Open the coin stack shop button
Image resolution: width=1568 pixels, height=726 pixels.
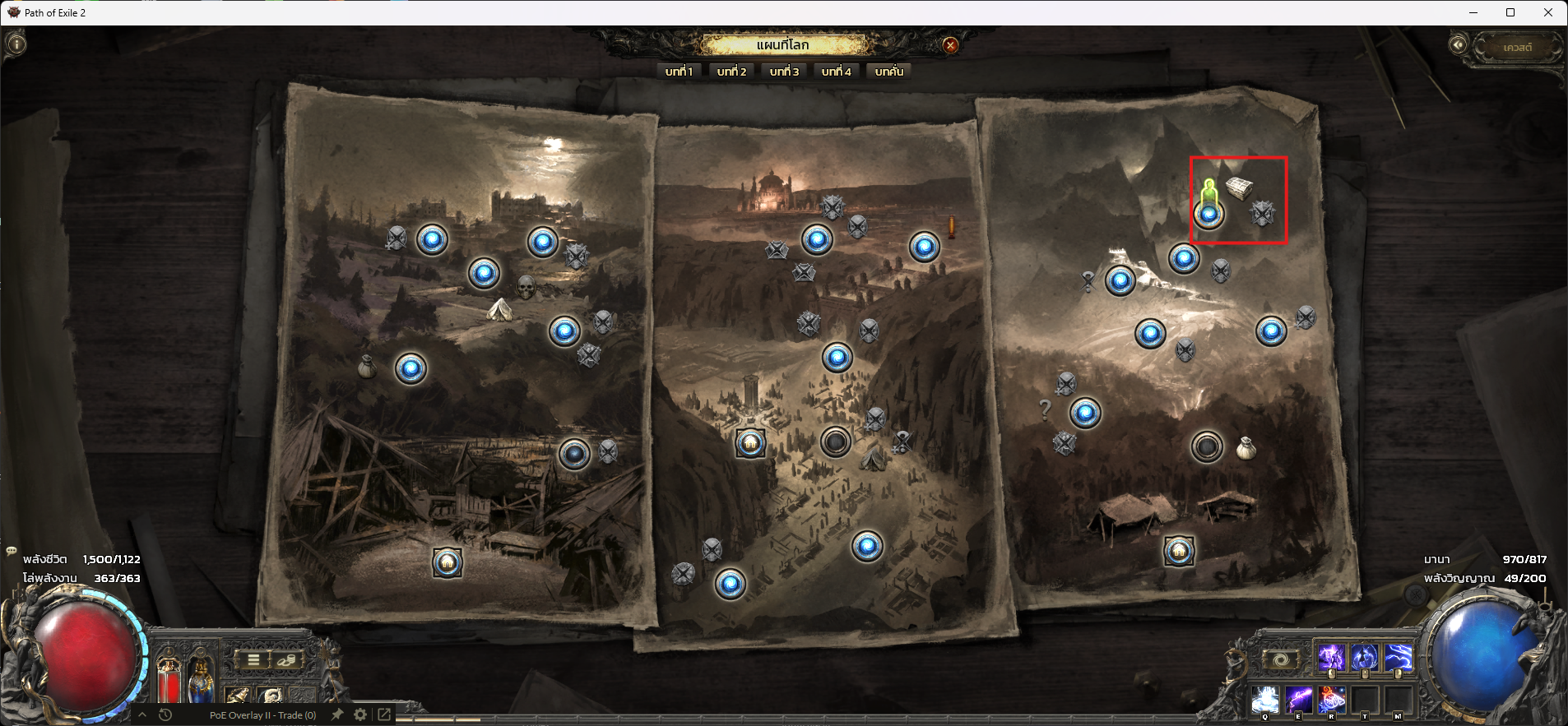285,659
